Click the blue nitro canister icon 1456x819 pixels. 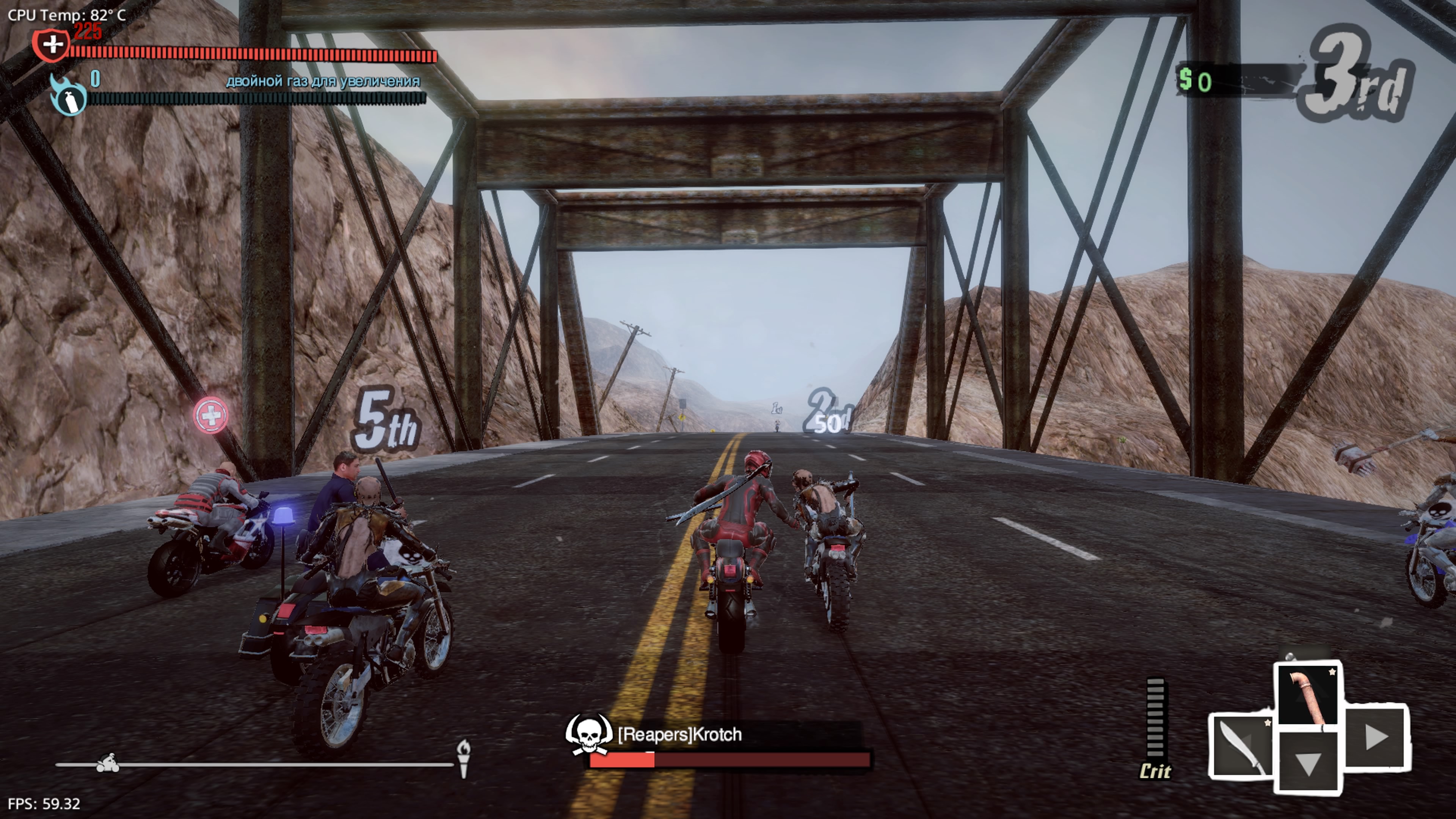point(69,98)
